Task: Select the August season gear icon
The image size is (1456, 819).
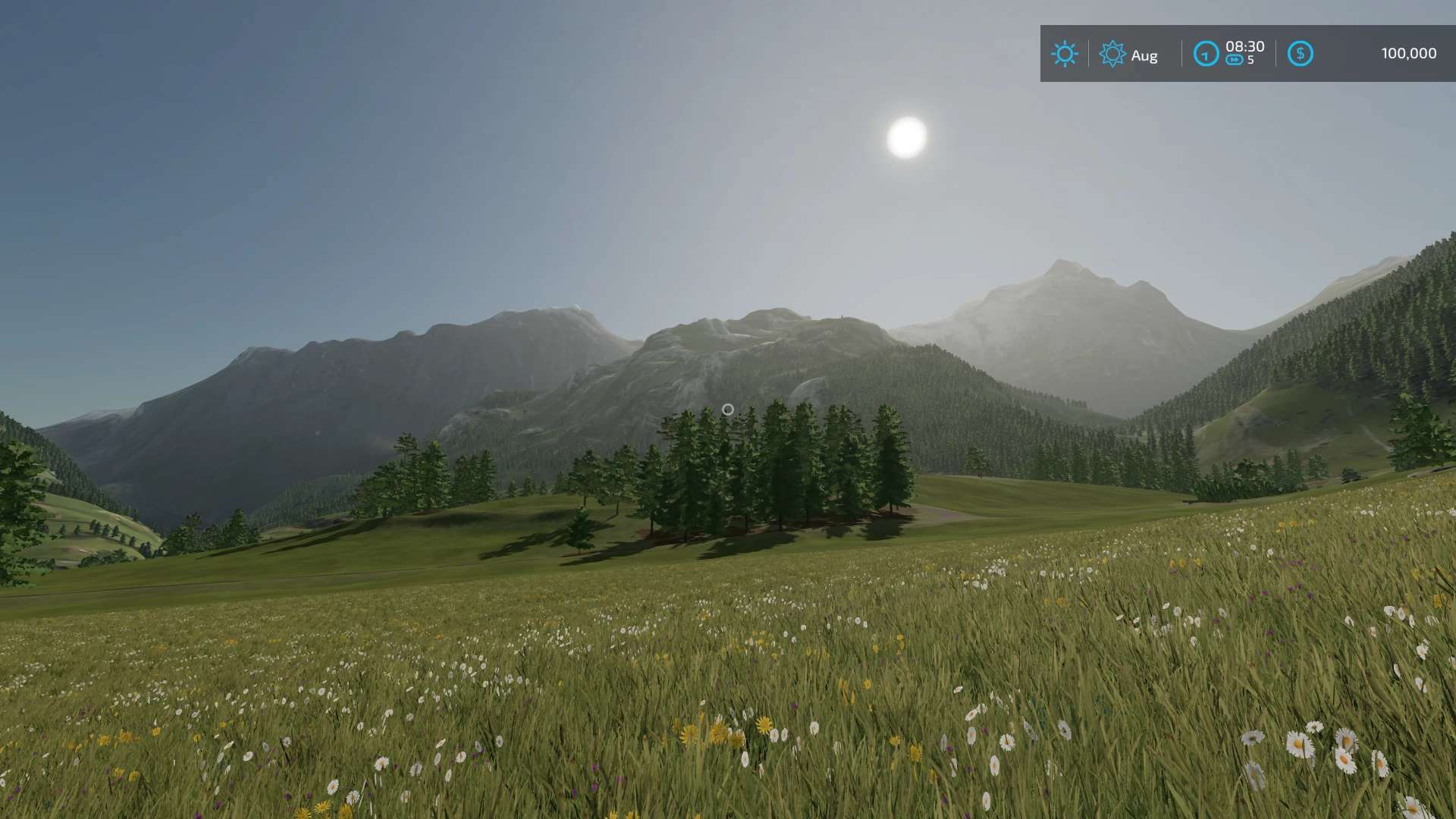Action: pos(1112,54)
